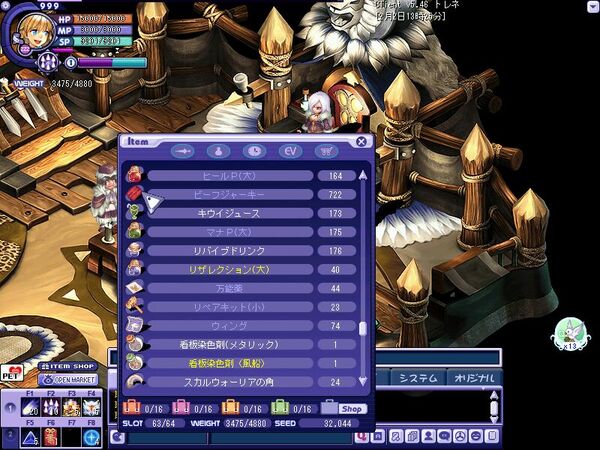Image resolution: width=600 pixels, height=450 pixels.
Task: Open the OPEN MARKET button
Action: (69, 380)
